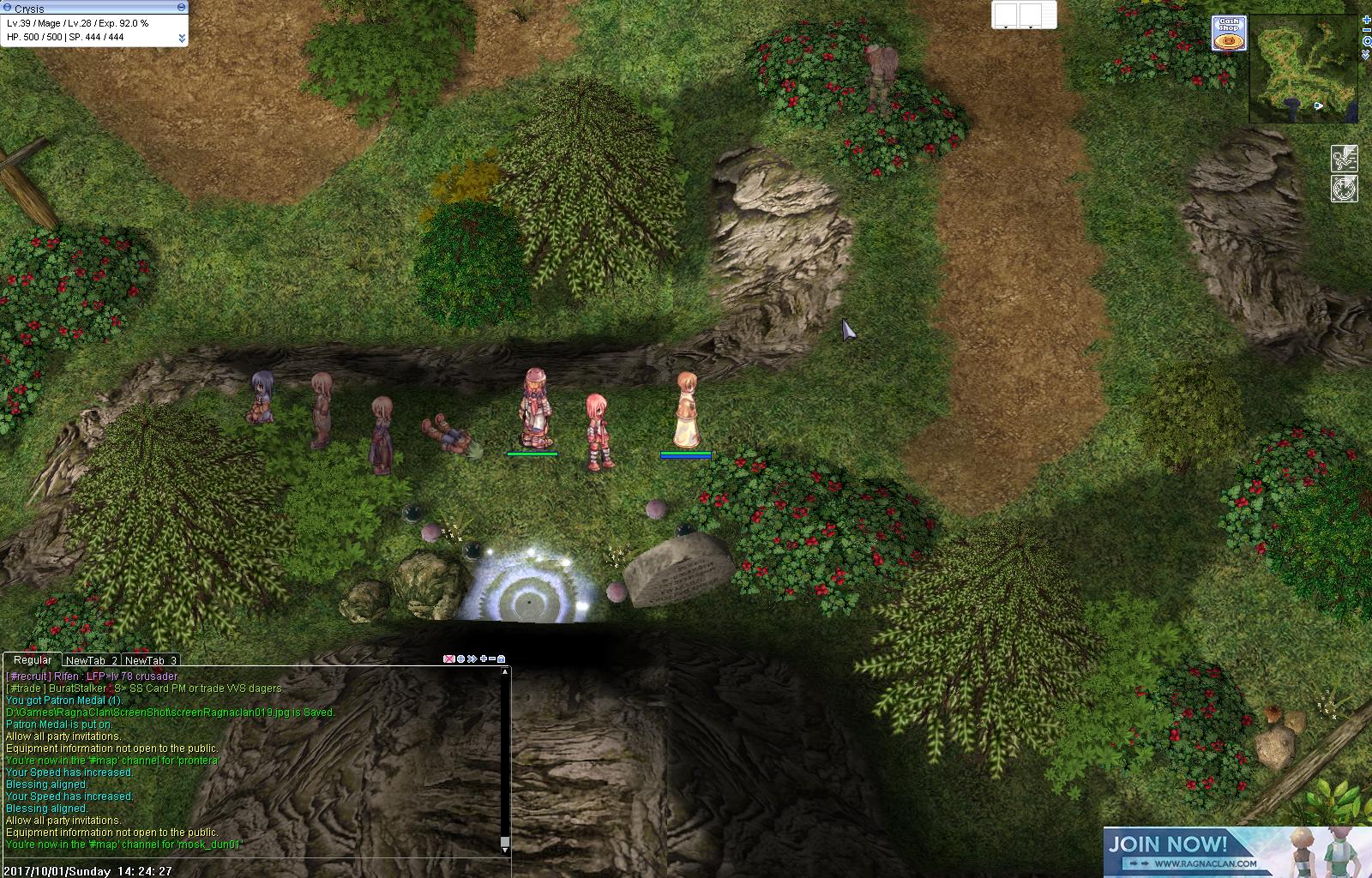Open the chat options gear icon
Viewport: 1372px width, 878px height.
pos(460,658)
